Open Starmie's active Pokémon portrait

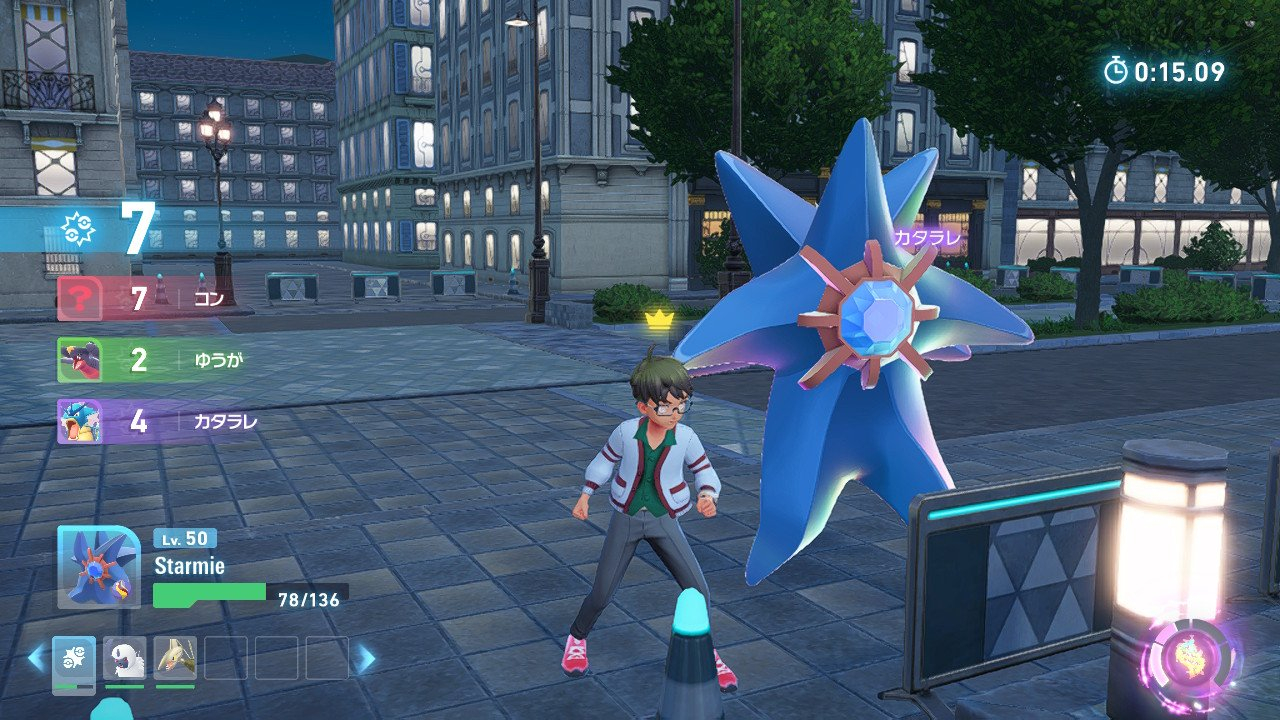click(x=98, y=567)
